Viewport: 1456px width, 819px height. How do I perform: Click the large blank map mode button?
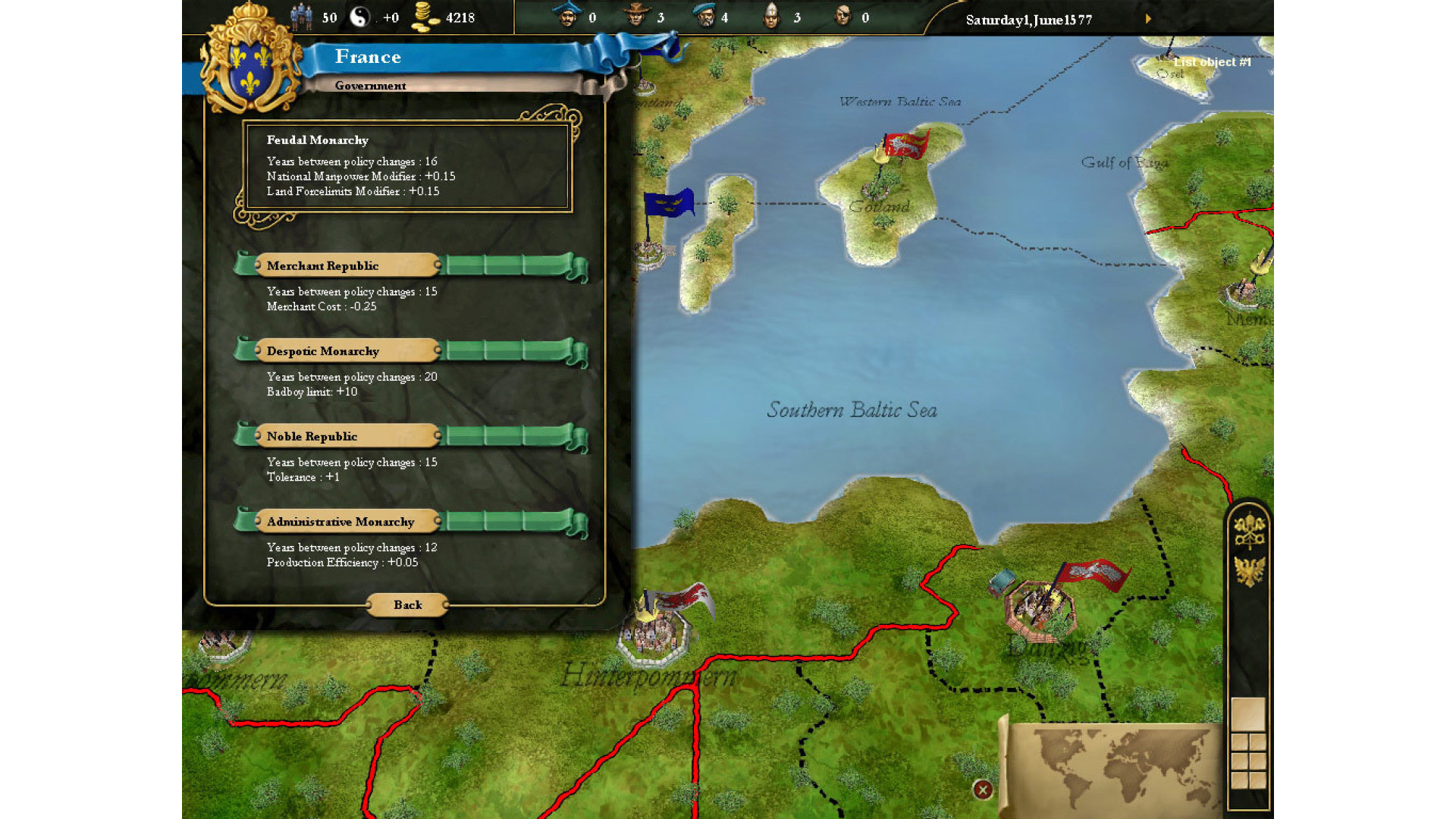click(1248, 714)
